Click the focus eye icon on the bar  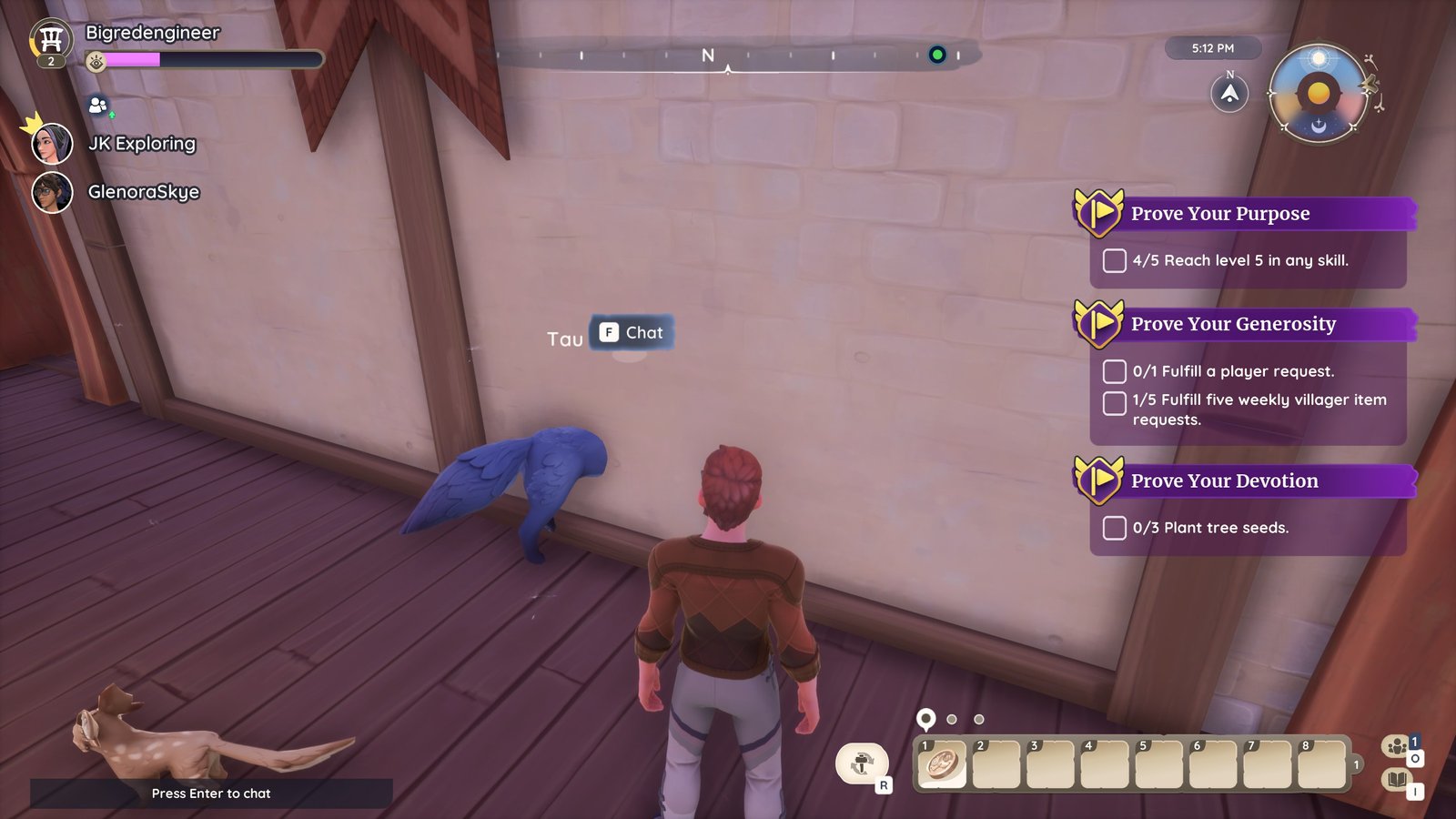click(x=96, y=61)
